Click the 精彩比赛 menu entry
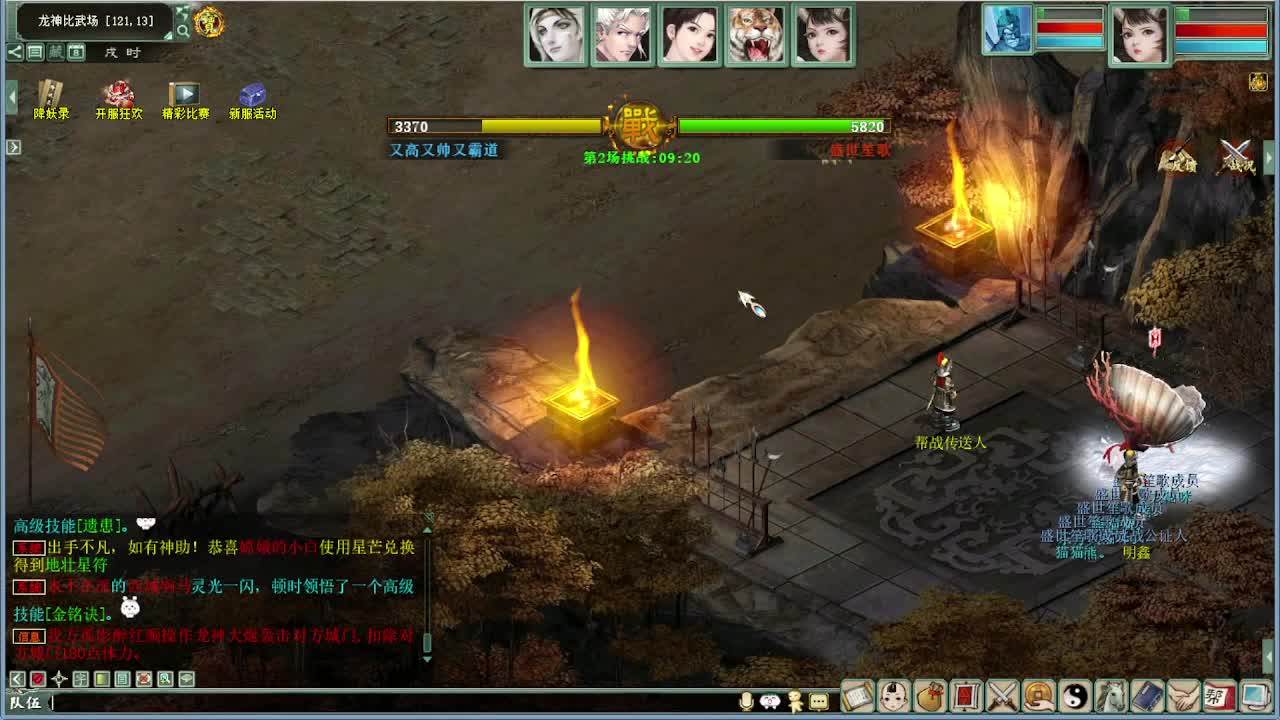 [185, 96]
